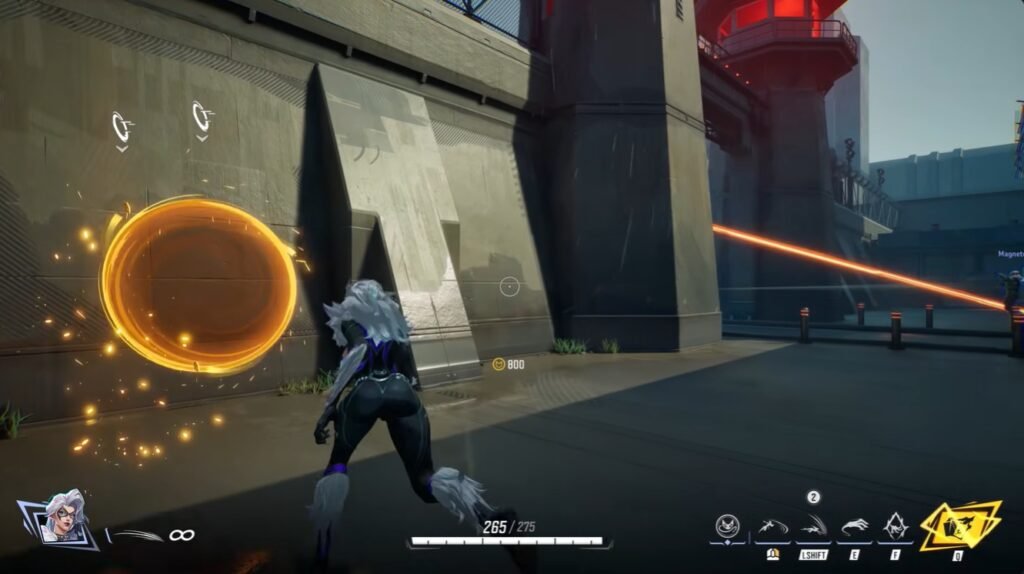Viewport: 1024px width, 574px height.
Task: Click the white-haired hero portrait
Action: [61, 519]
